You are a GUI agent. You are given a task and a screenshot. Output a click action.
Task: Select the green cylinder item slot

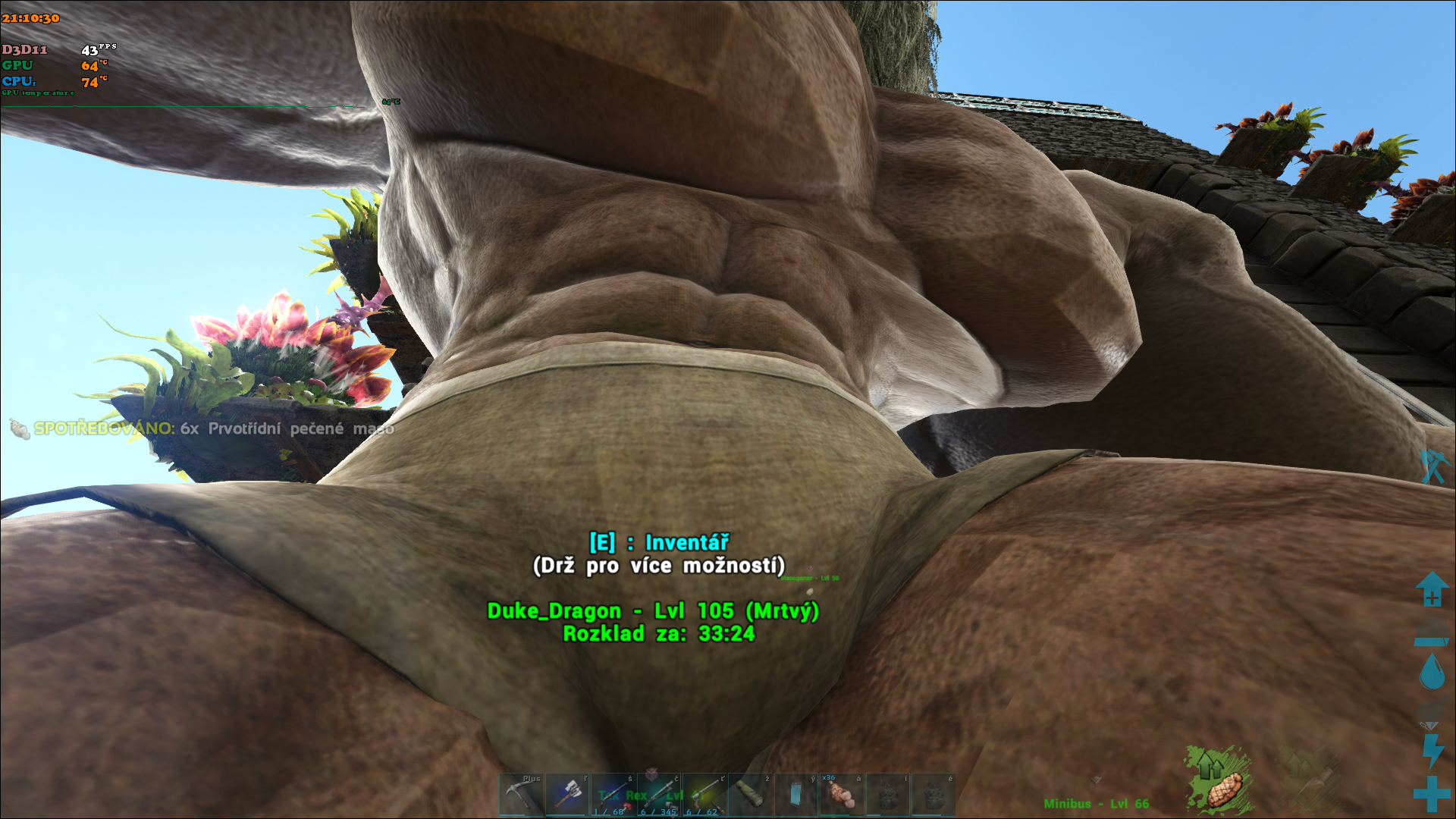(x=750, y=795)
